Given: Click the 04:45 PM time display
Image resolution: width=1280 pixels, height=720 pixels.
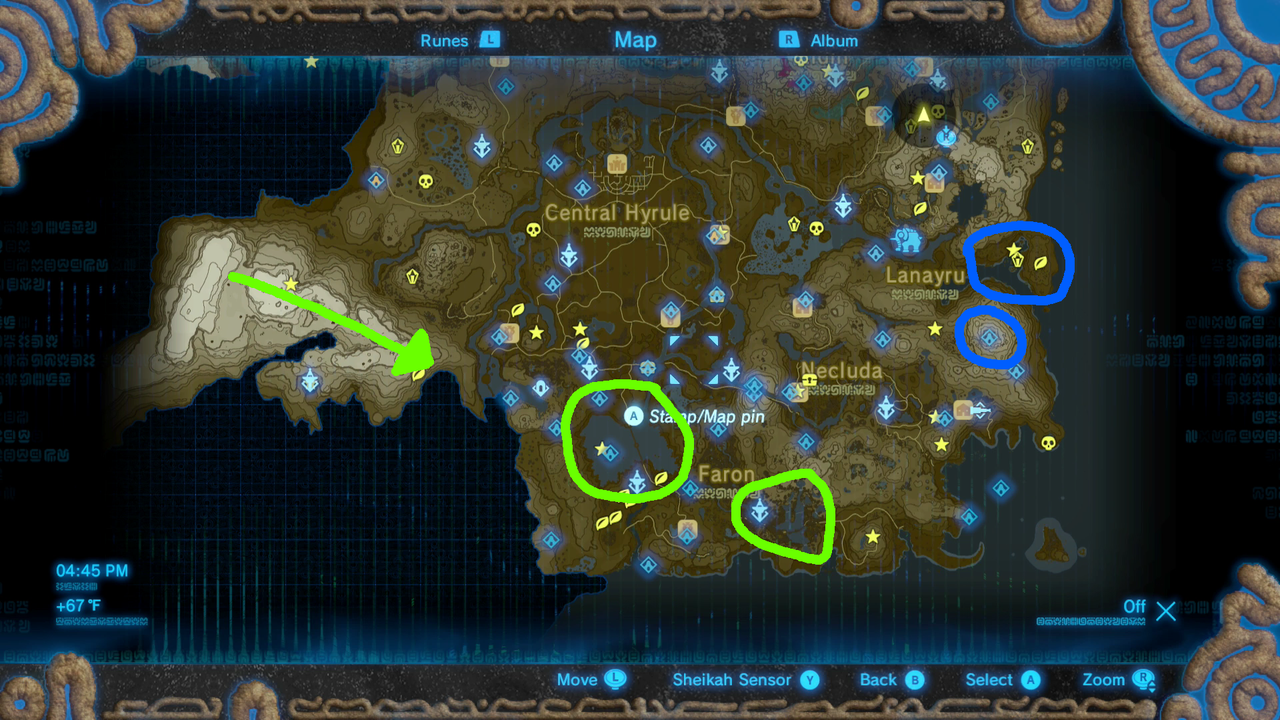Looking at the screenshot, I should pyautogui.click(x=93, y=569).
